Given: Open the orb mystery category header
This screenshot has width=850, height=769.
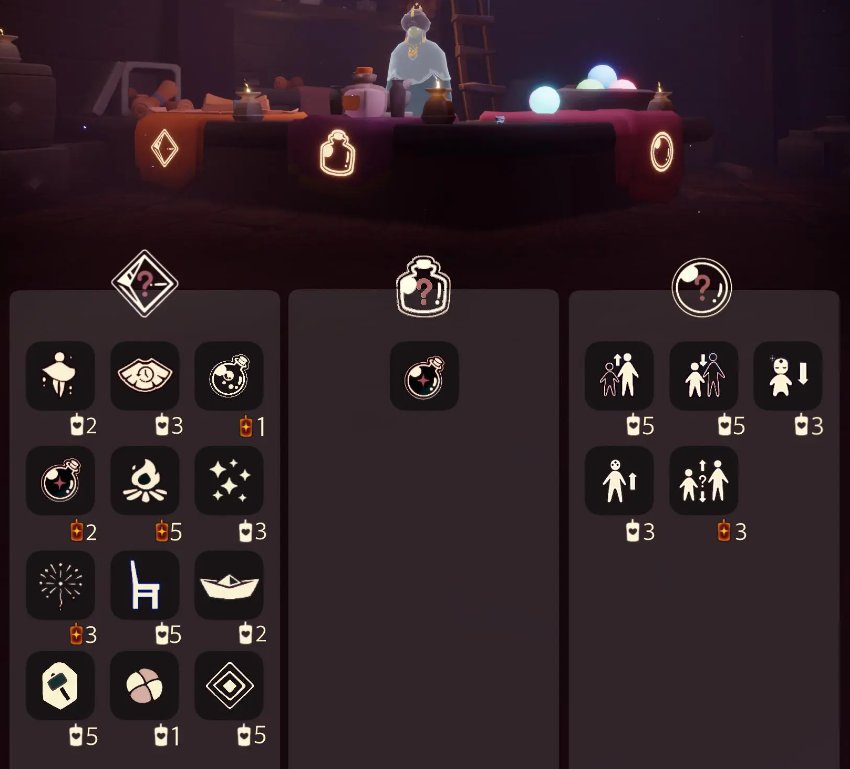Looking at the screenshot, I should [702, 288].
